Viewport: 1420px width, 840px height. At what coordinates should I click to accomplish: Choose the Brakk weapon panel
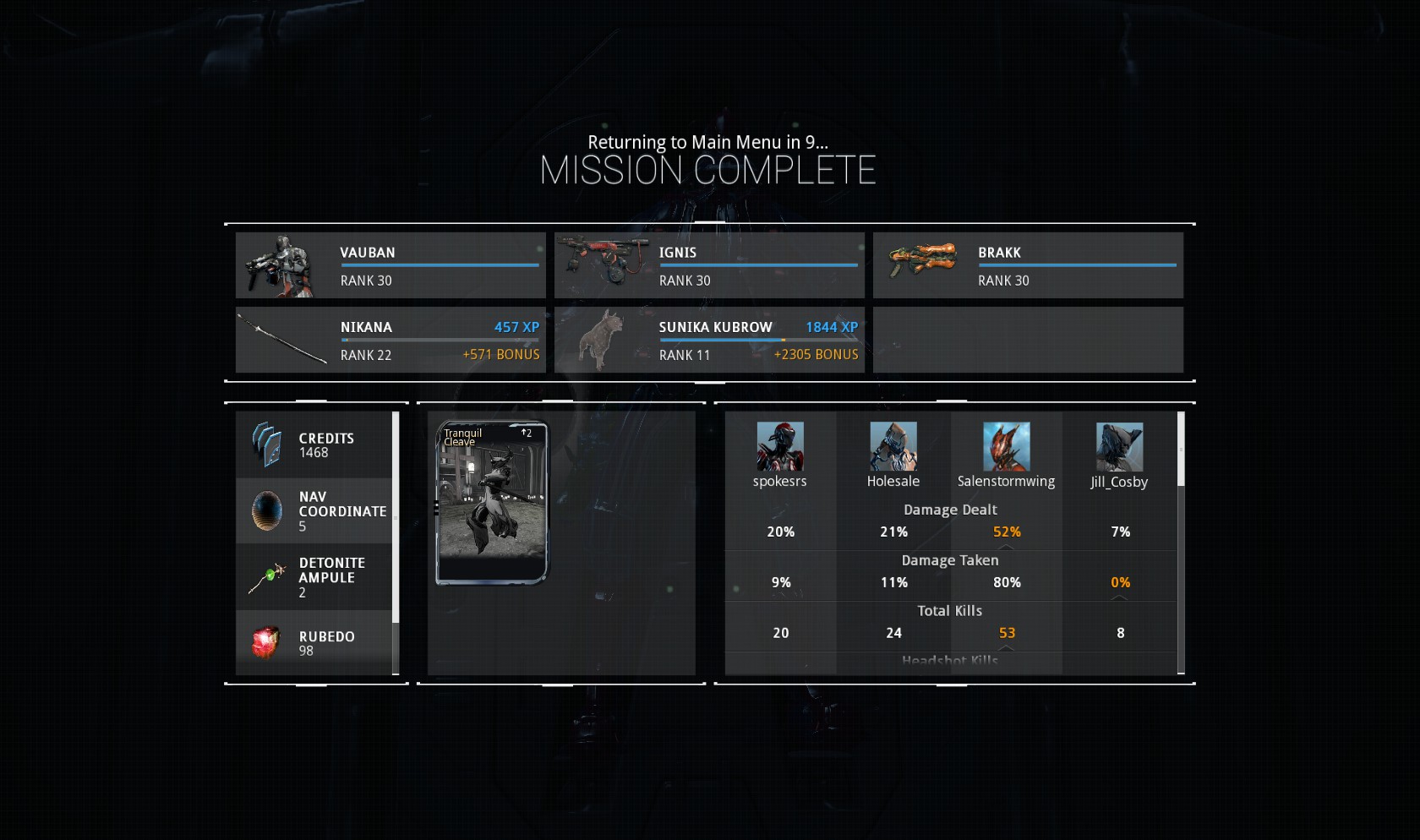coord(1028,265)
